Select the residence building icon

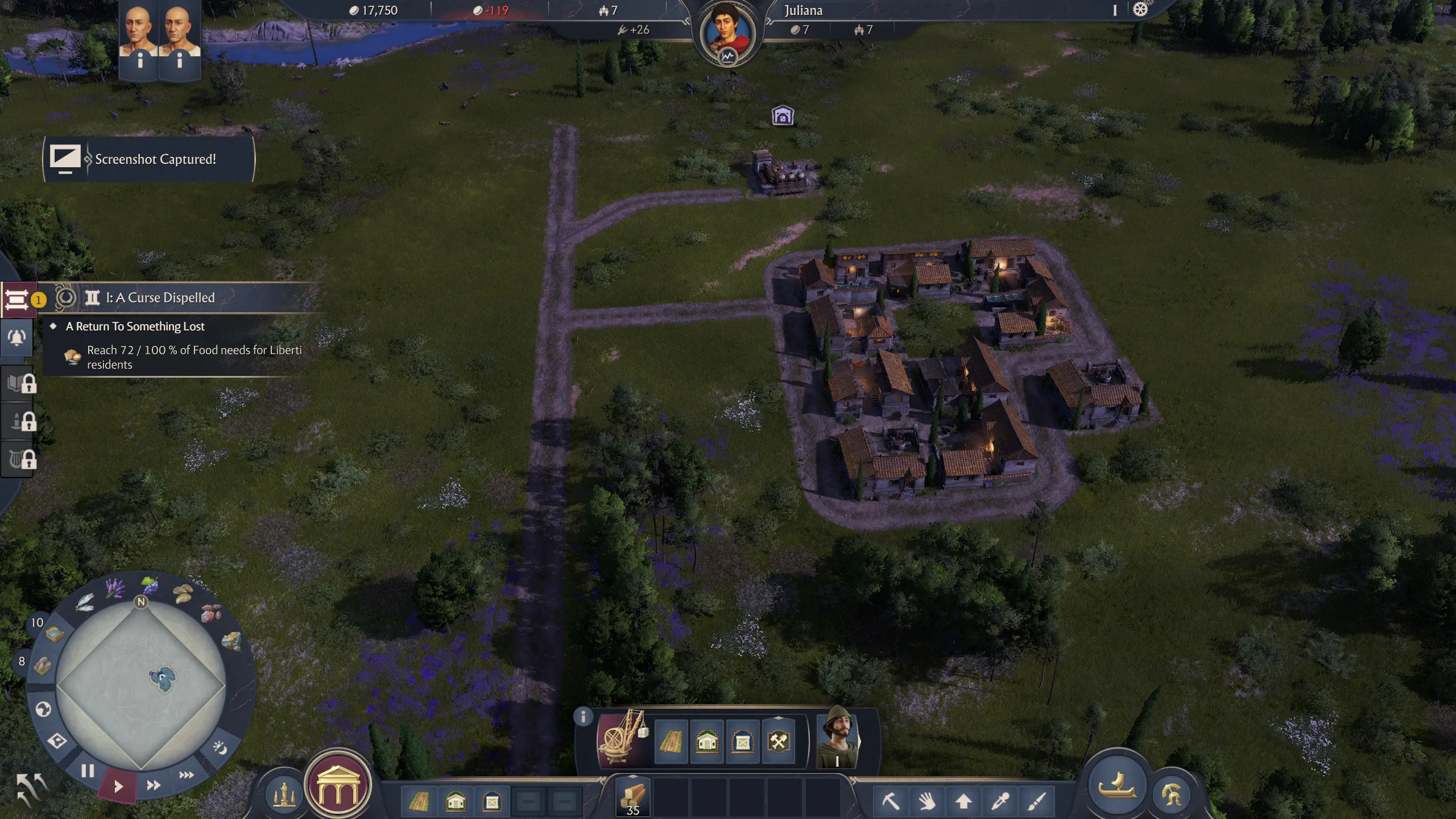[708, 741]
